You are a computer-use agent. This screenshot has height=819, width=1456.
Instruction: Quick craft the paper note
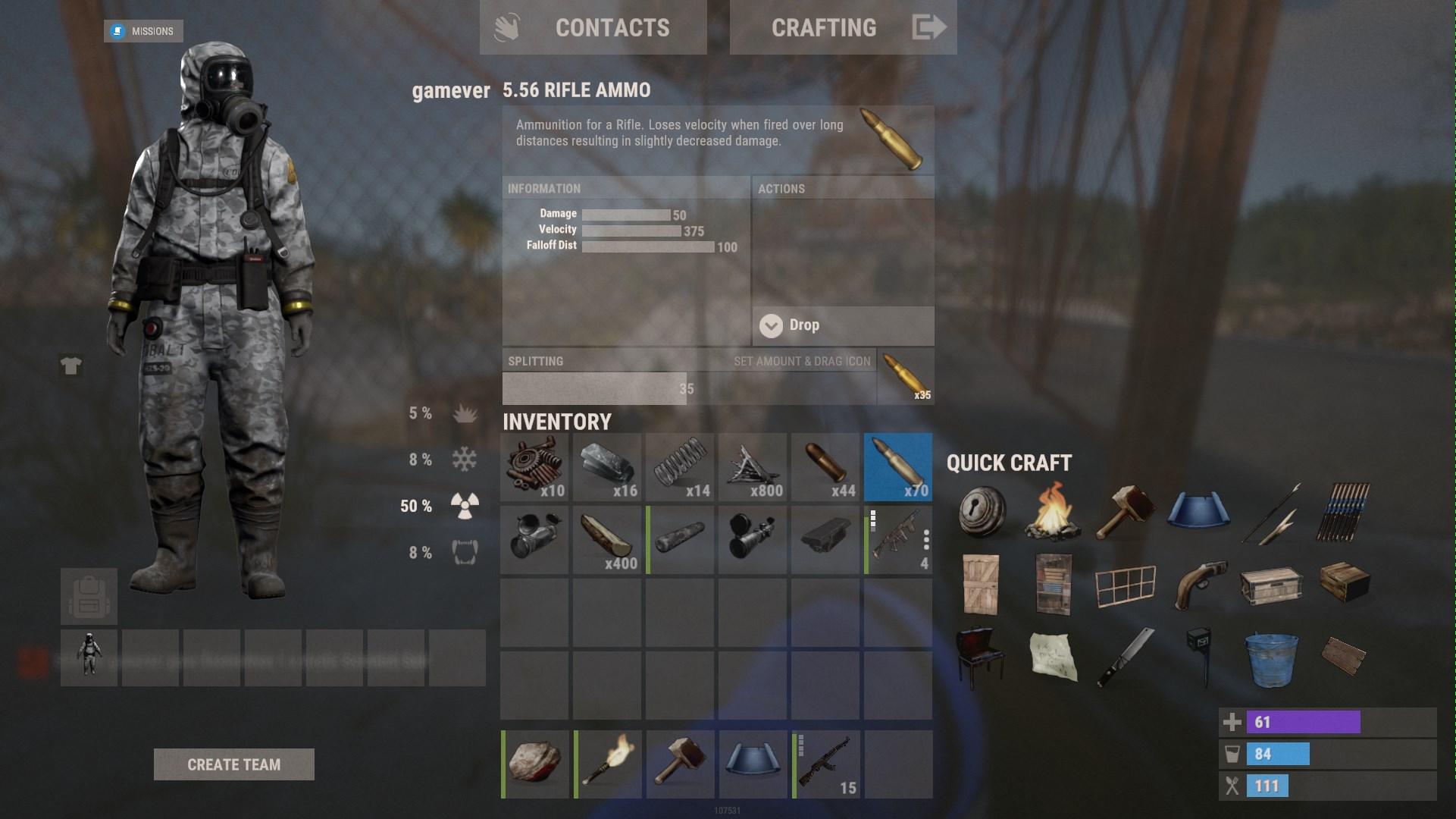[1054, 656]
